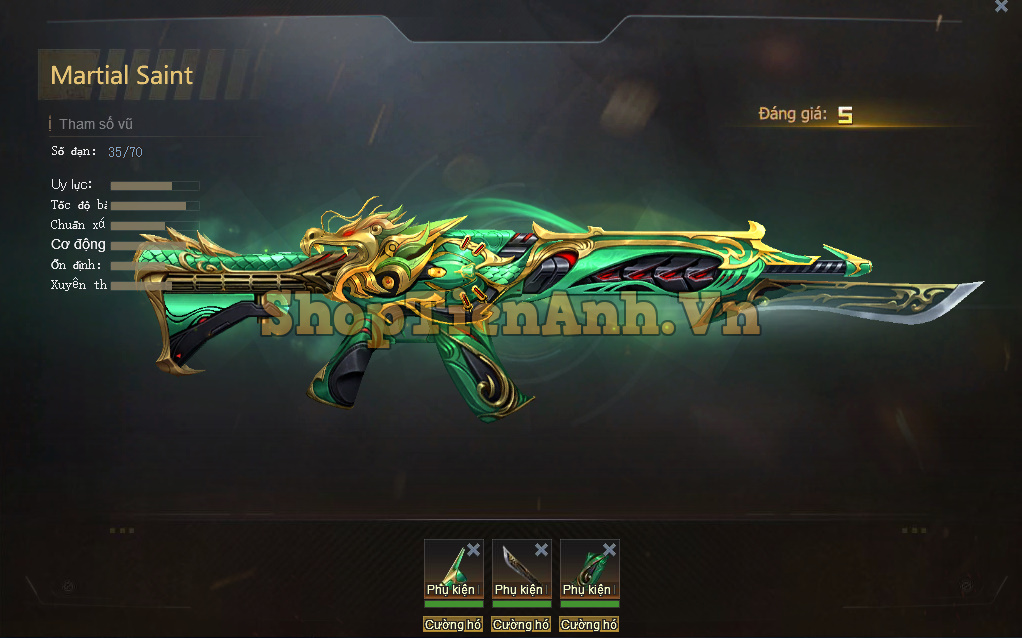Remove the green magazine accessory

(x=609, y=550)
